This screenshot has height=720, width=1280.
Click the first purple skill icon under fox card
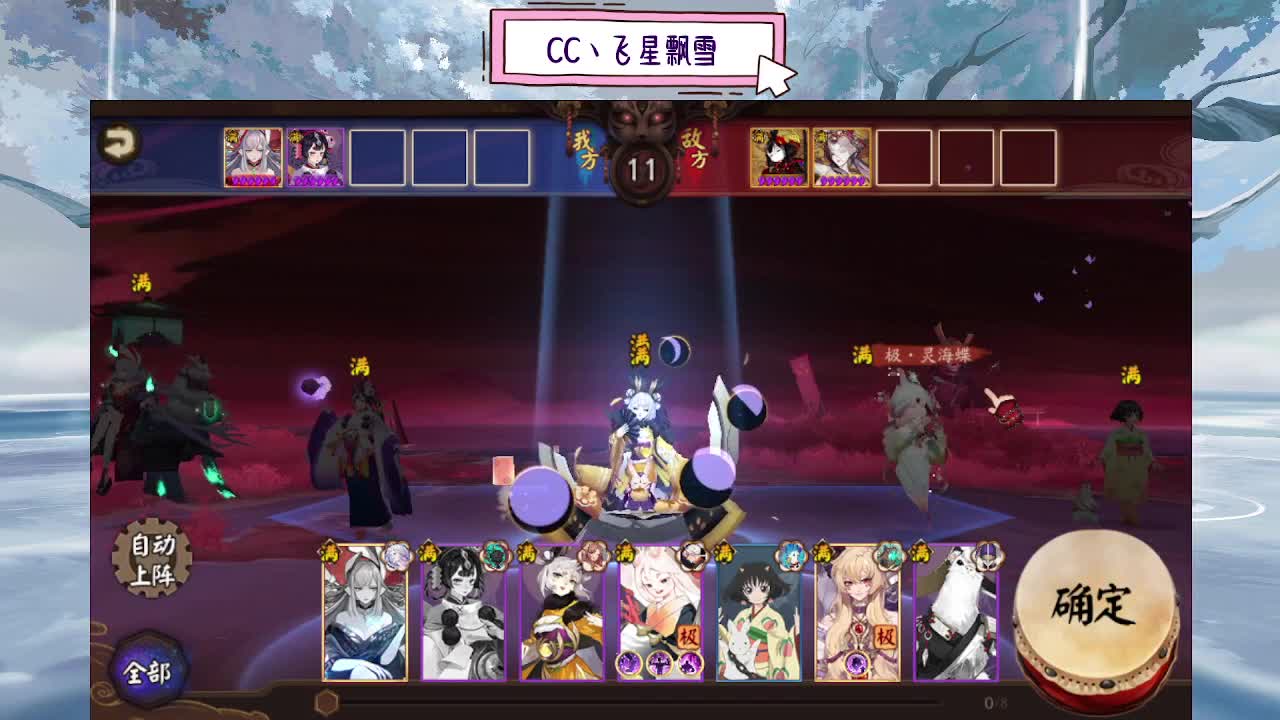point(628,662)
